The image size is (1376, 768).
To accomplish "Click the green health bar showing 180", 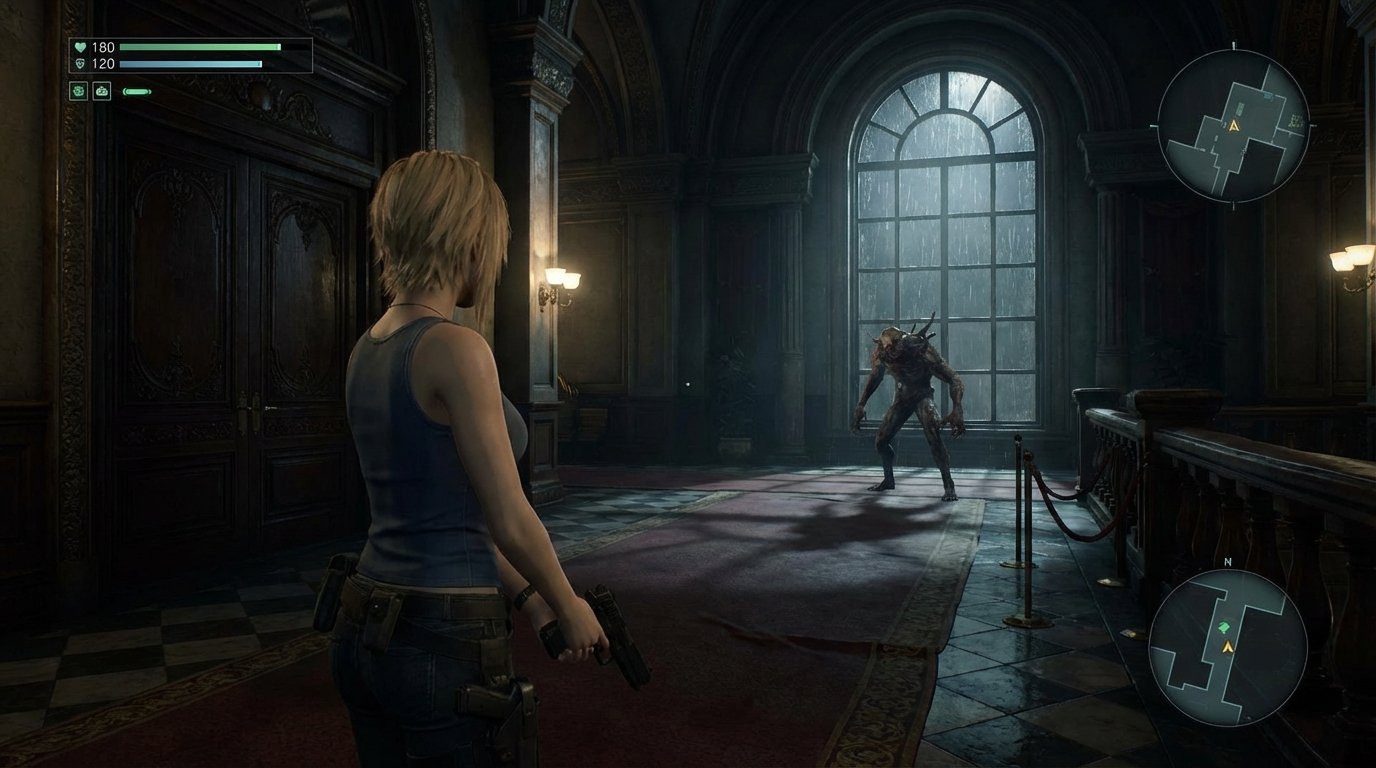I will [199, 47].
